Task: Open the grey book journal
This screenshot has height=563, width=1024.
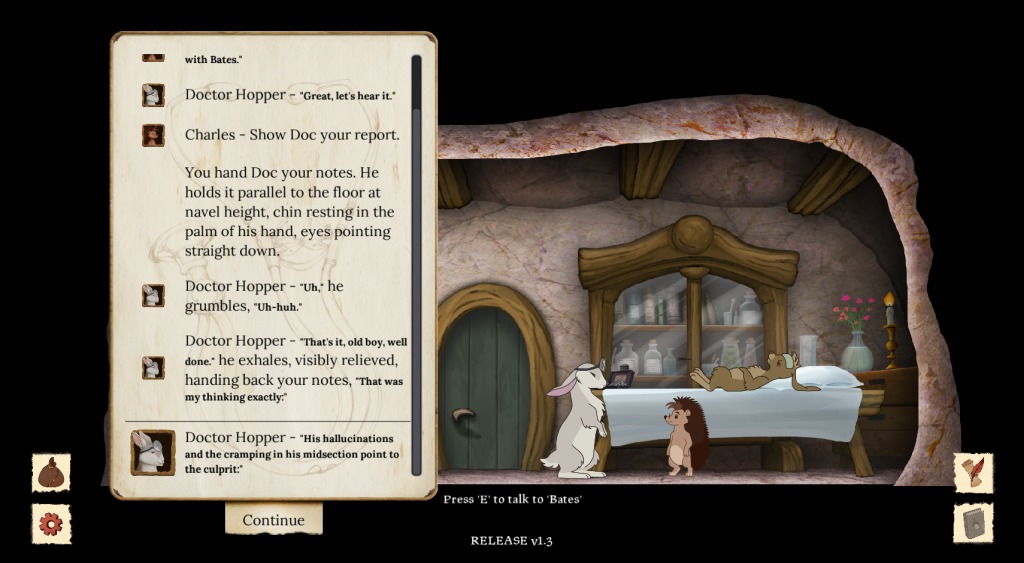Action: coord(973,523)
